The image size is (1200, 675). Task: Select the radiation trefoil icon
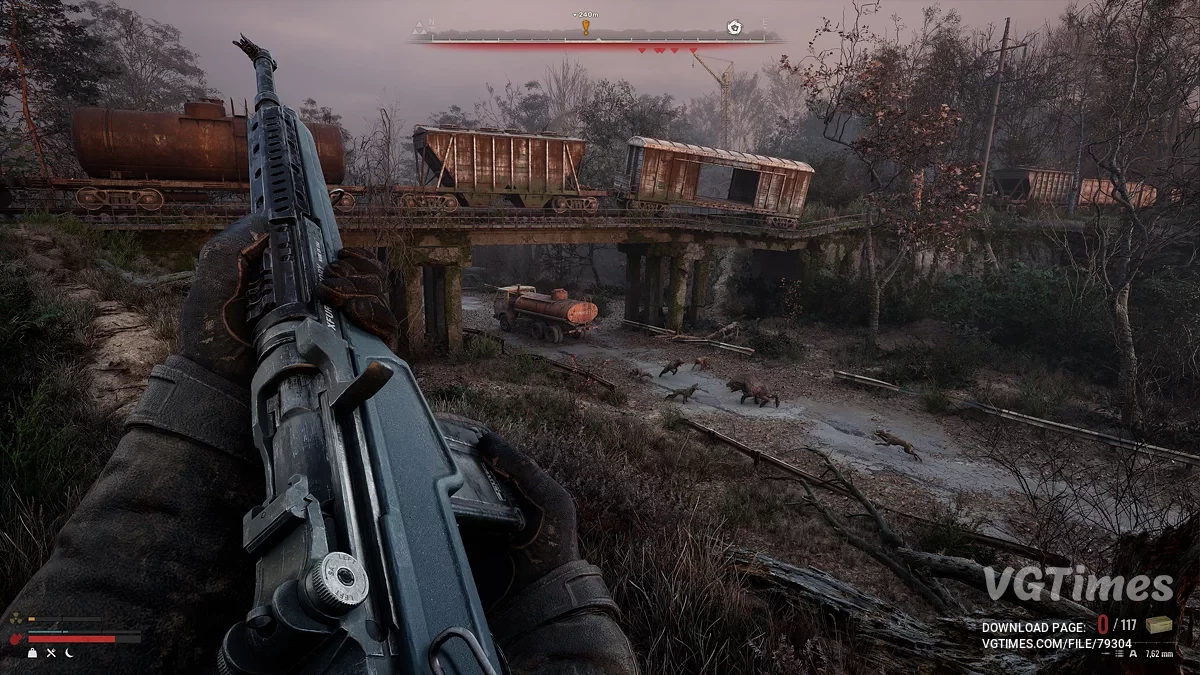pos(15,620)
